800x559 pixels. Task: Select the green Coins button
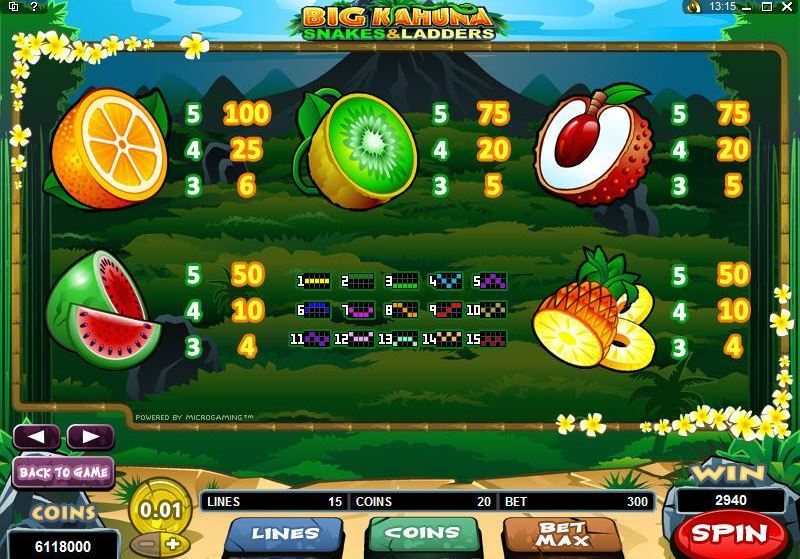coord(419,533)
